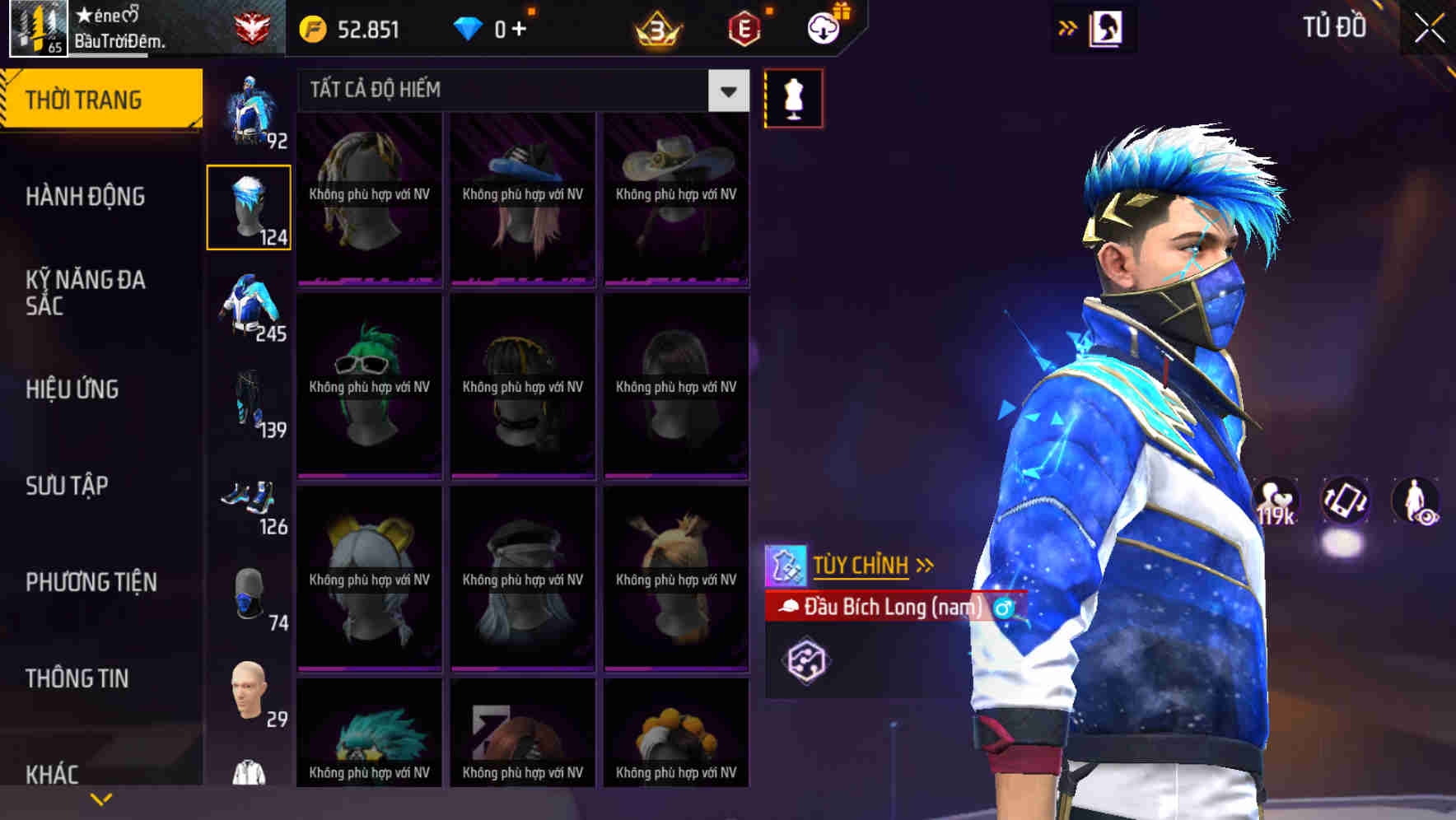
Task: Expand the yellow chevron below KHÁC
Action: pos(101,798)
